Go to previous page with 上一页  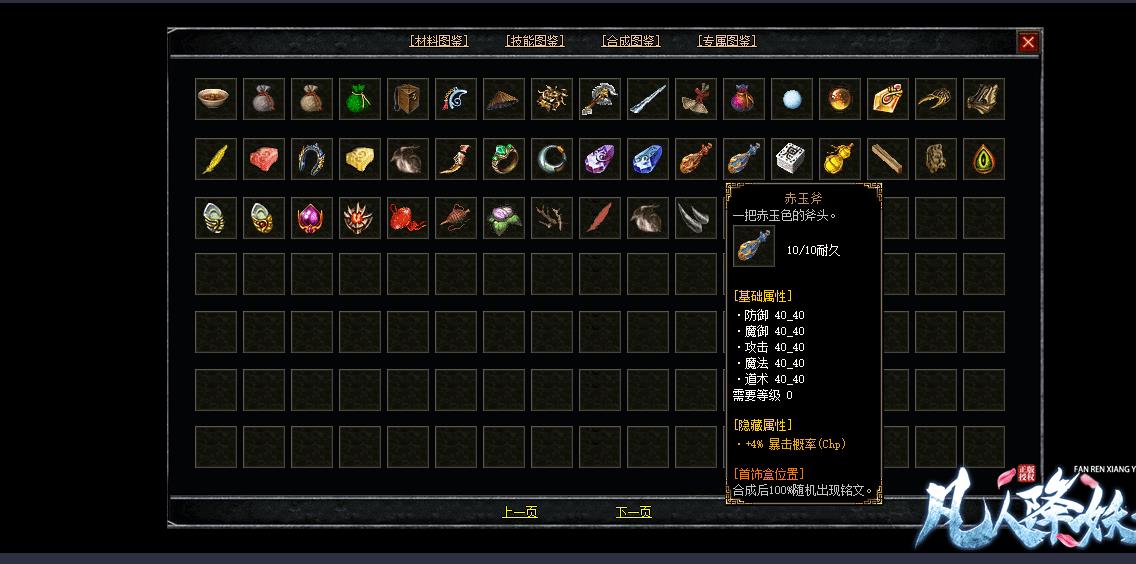tap(520, 512)
